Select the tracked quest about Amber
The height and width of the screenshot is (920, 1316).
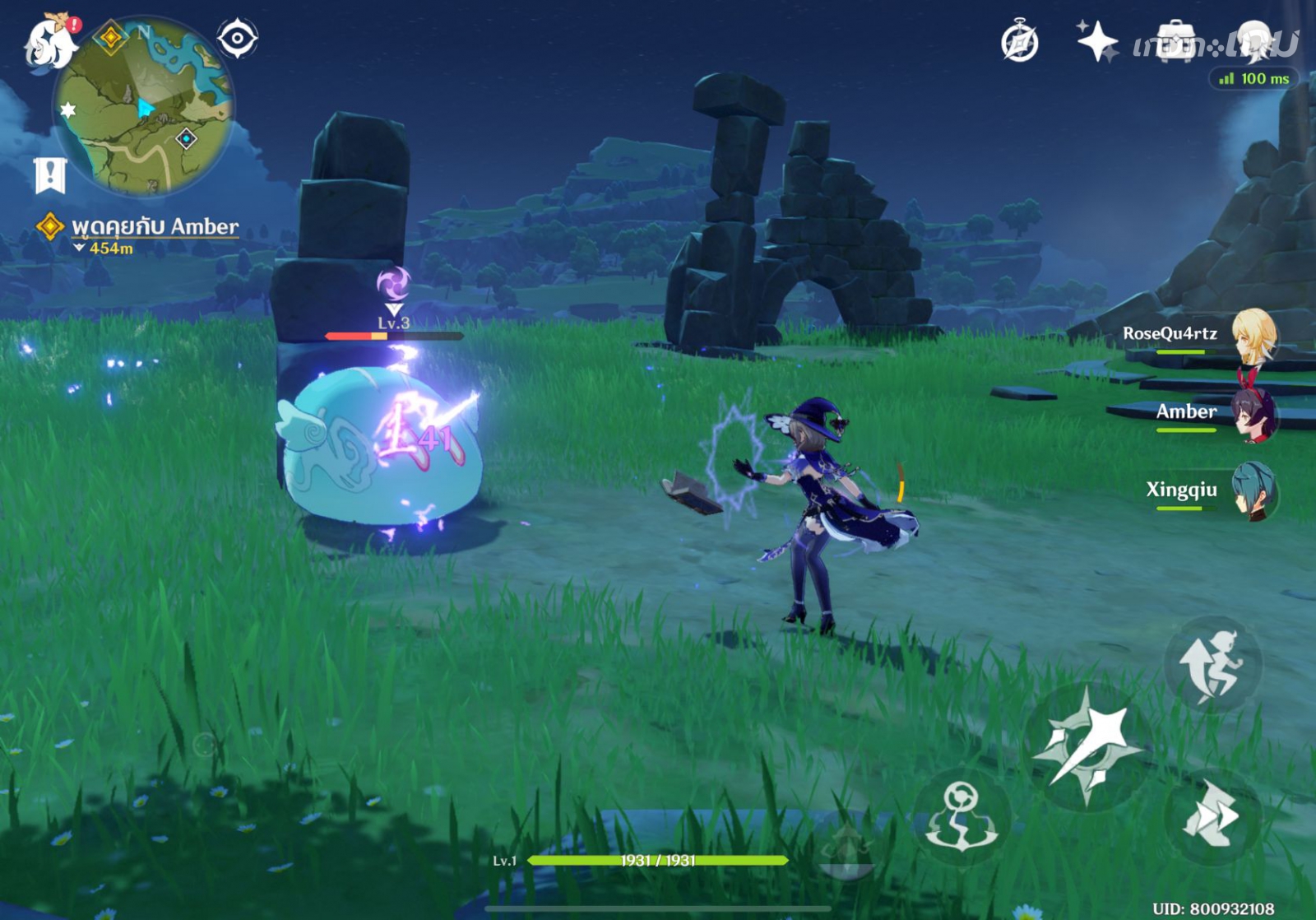coord(154,227)
